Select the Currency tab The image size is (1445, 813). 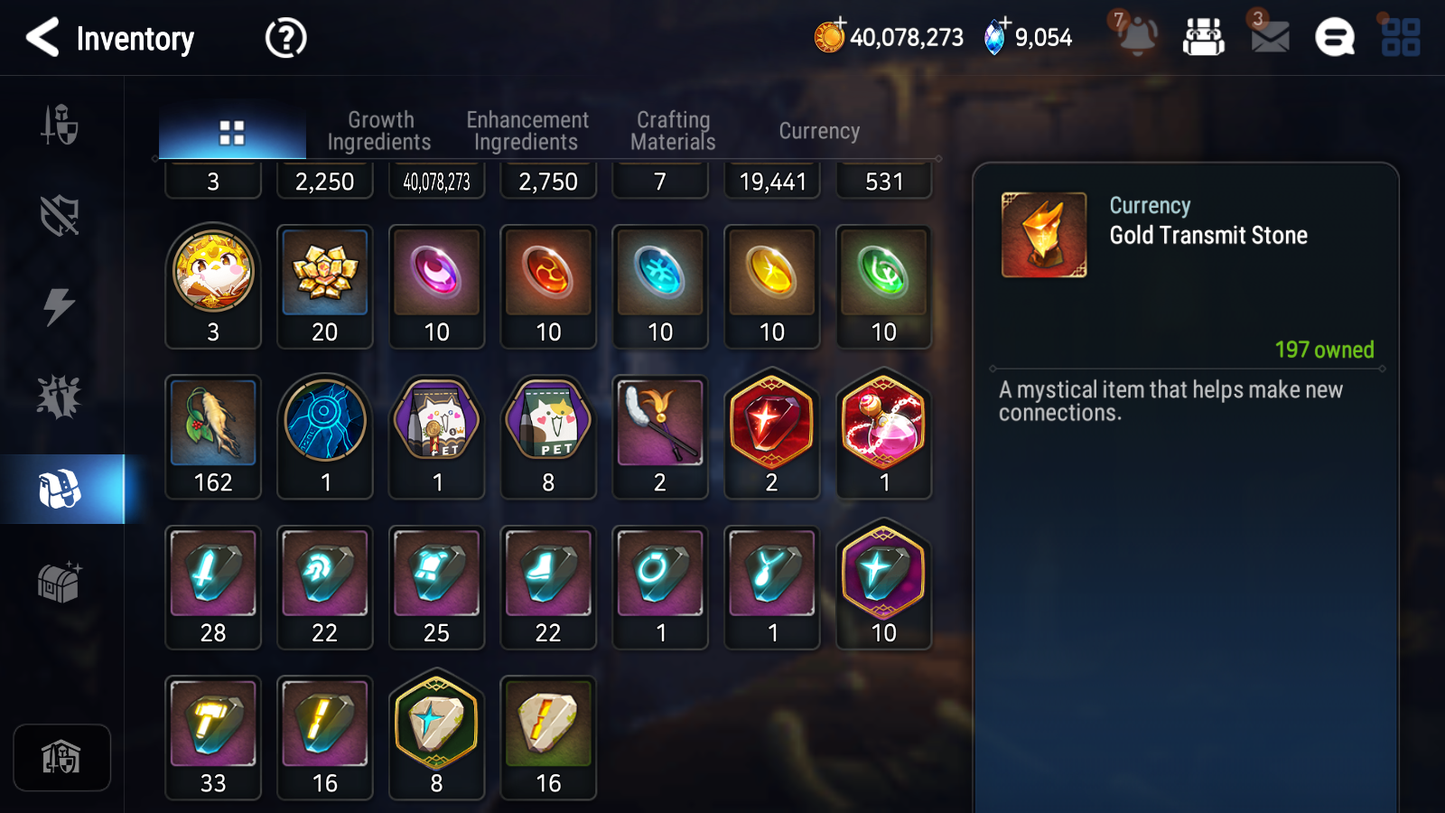(819, 131)
